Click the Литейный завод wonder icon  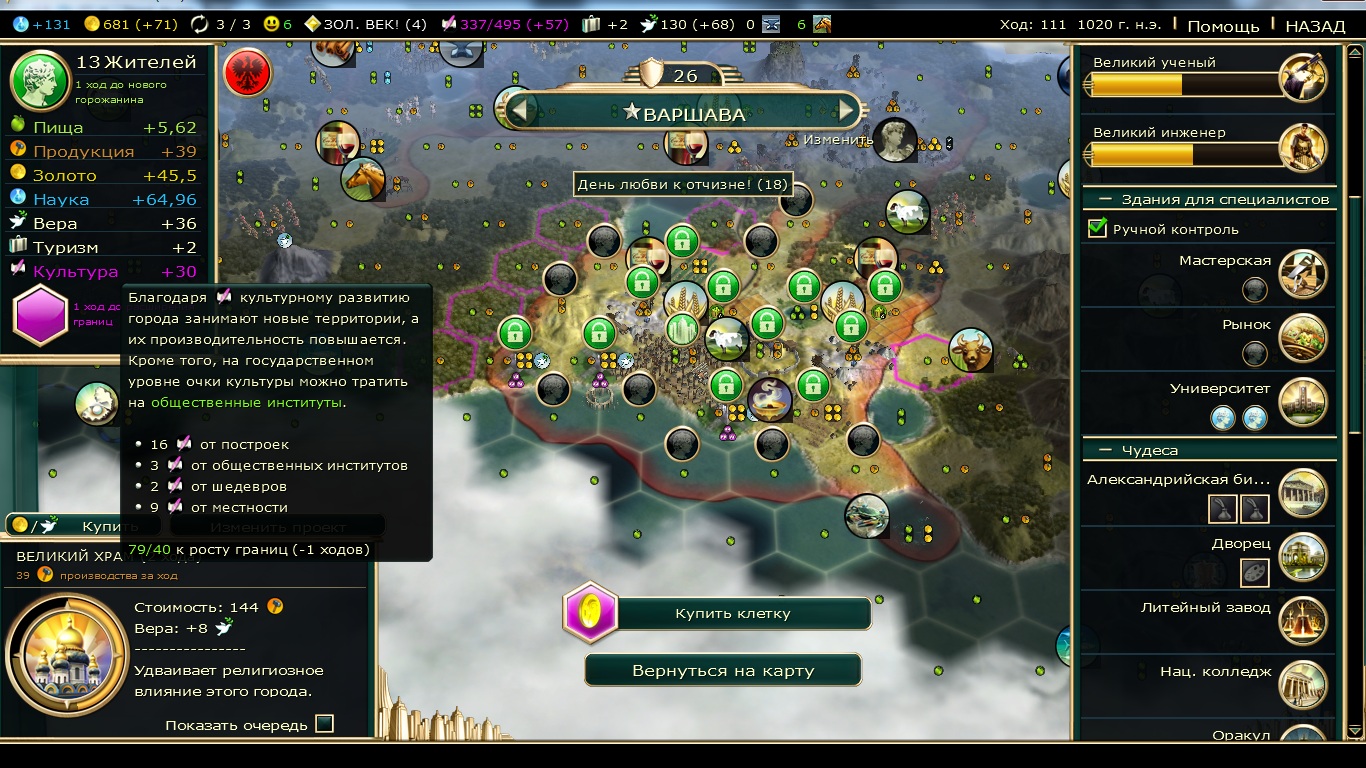[1302, 621]
